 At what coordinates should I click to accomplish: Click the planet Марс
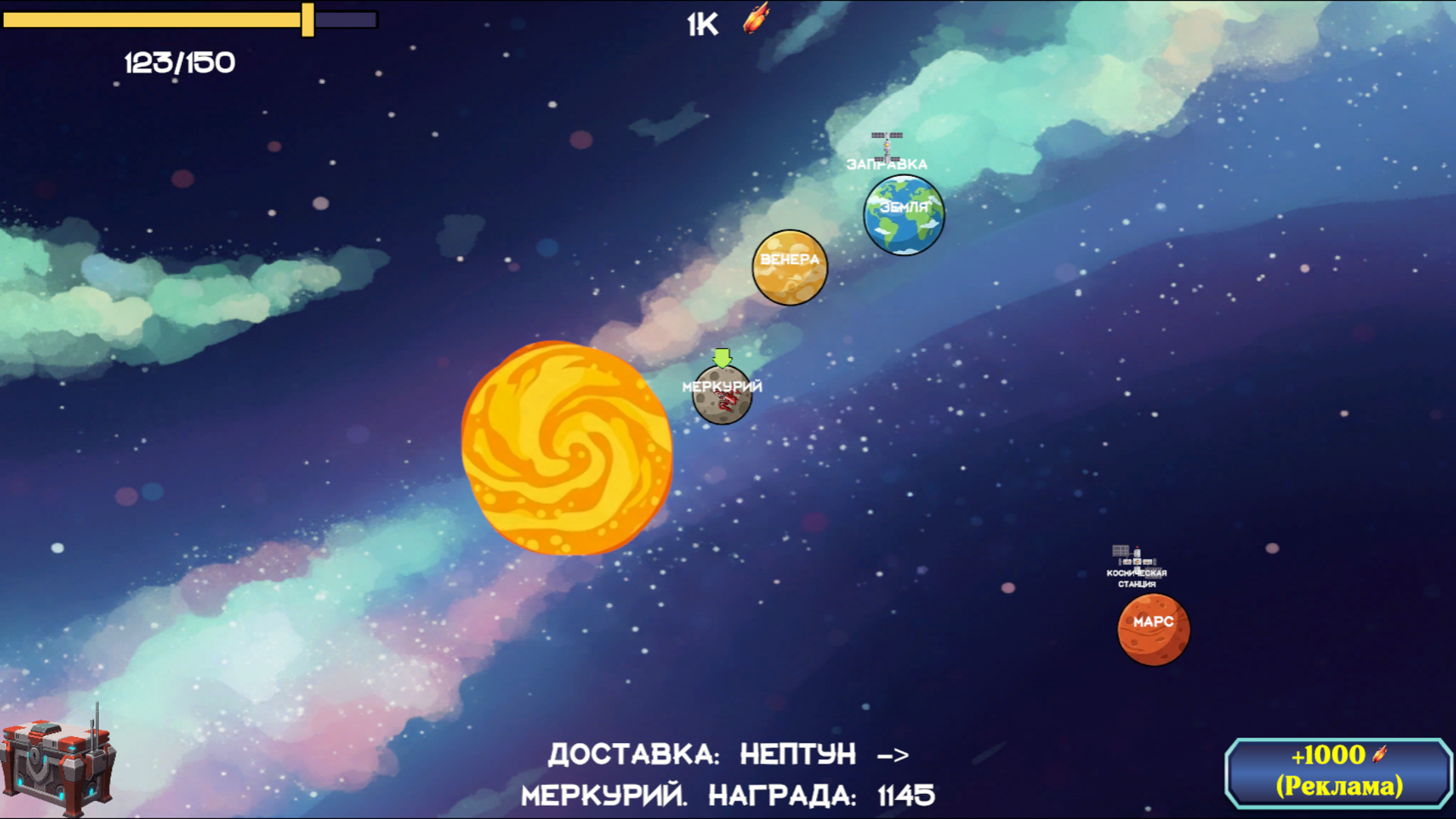coord(1153,629)
